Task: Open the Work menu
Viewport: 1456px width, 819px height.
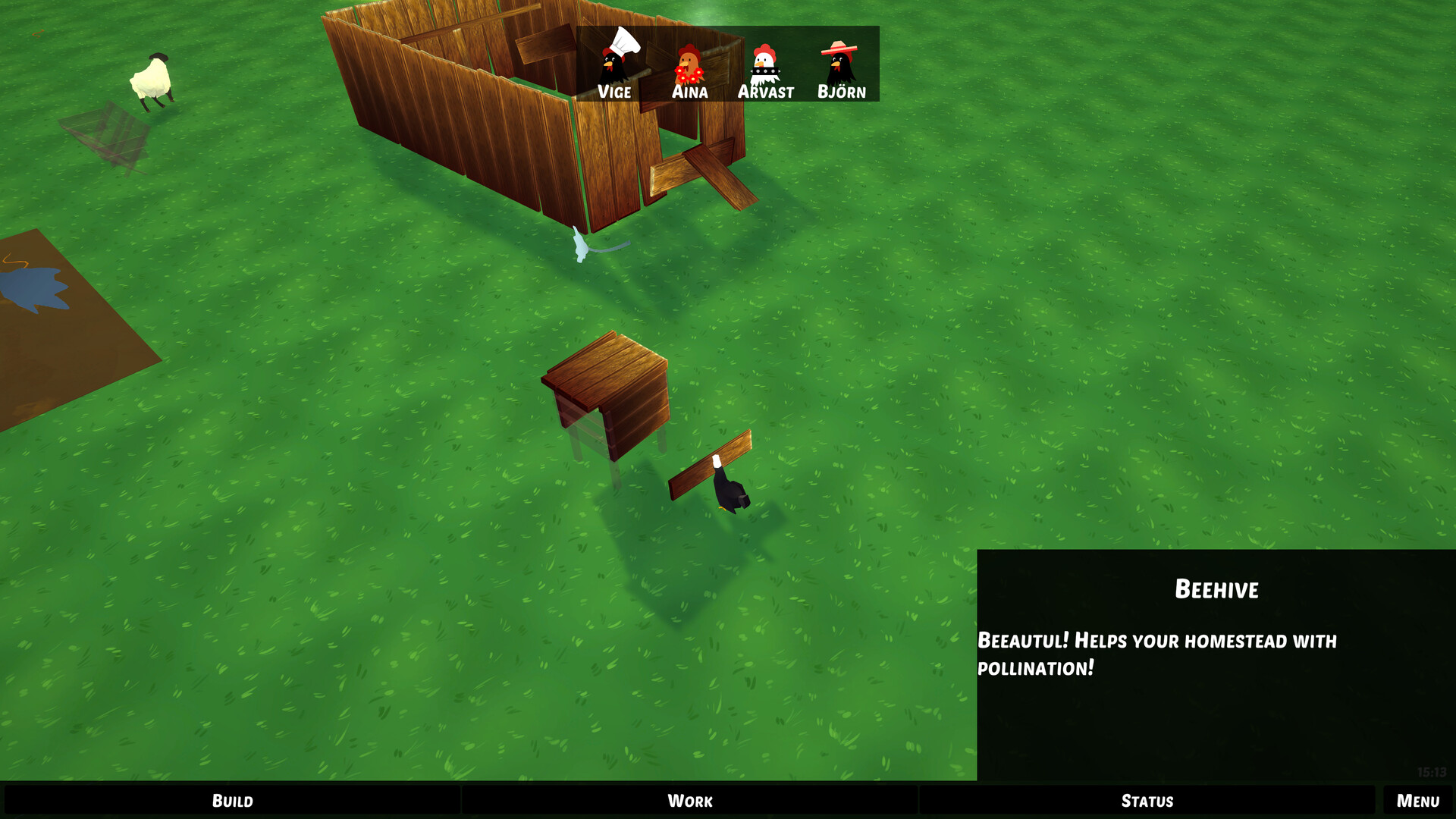Action: click(689, 801)
